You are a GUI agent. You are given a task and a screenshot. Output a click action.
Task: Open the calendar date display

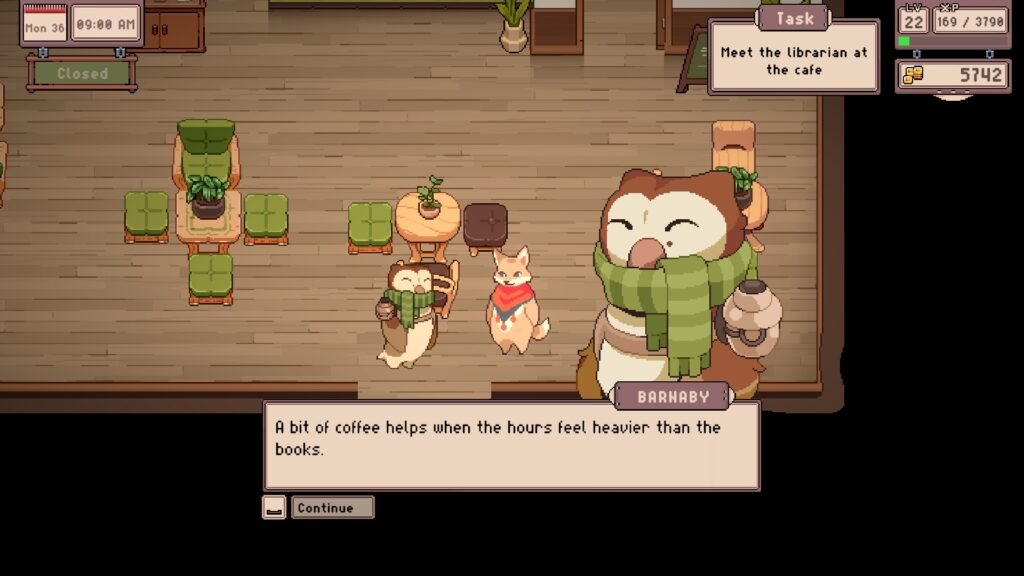tap(45, 25)
